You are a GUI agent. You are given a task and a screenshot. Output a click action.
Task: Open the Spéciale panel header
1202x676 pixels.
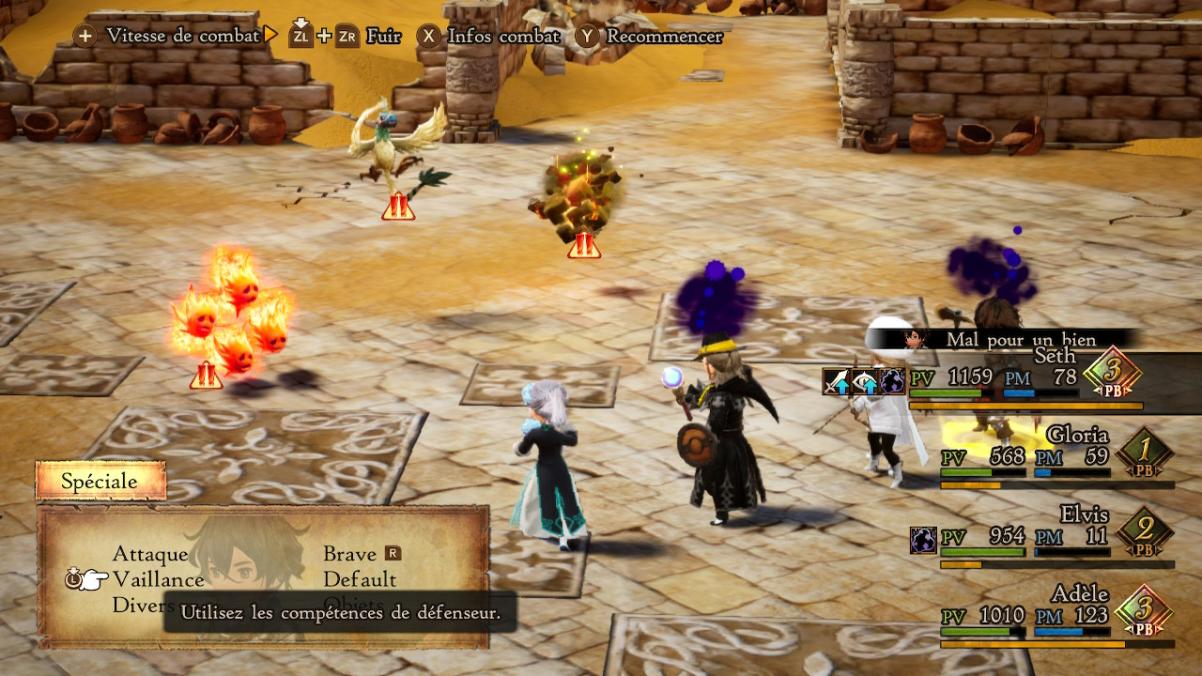(x=100, y=481)
